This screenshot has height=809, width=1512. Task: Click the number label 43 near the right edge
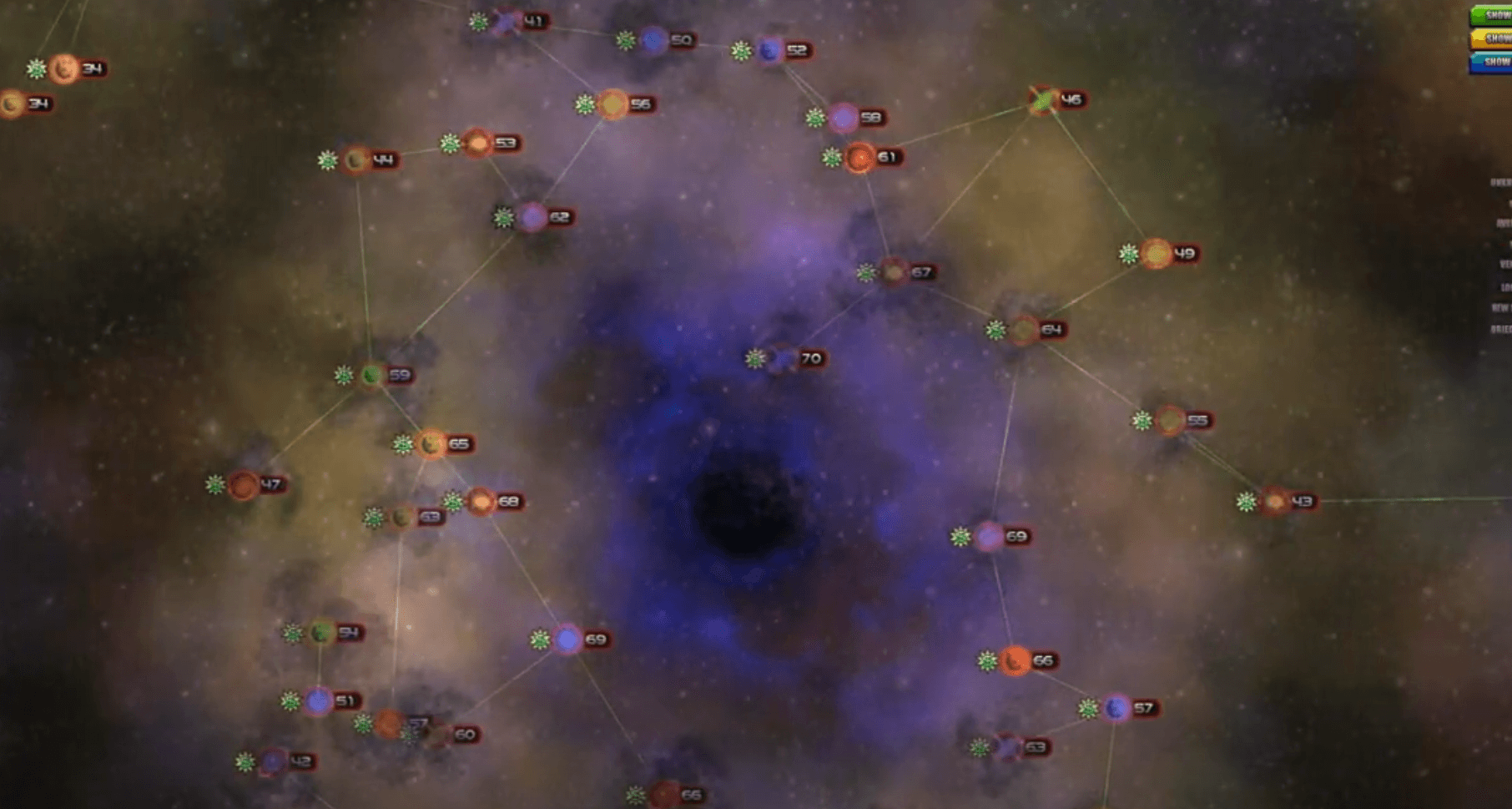tap(1303, 502)
